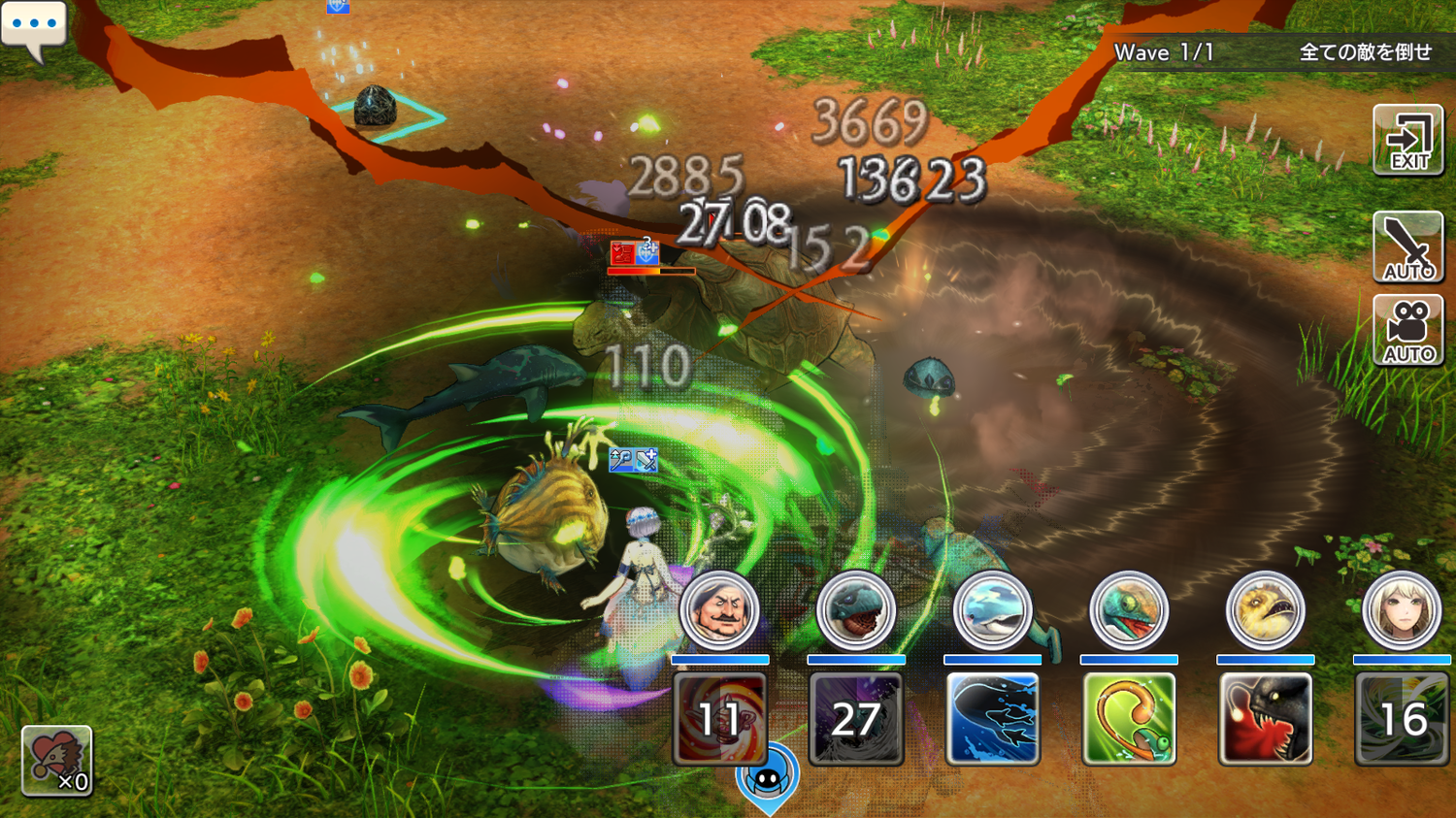
Task: Activate the whale splash skill
Action: tap(992, 719)
